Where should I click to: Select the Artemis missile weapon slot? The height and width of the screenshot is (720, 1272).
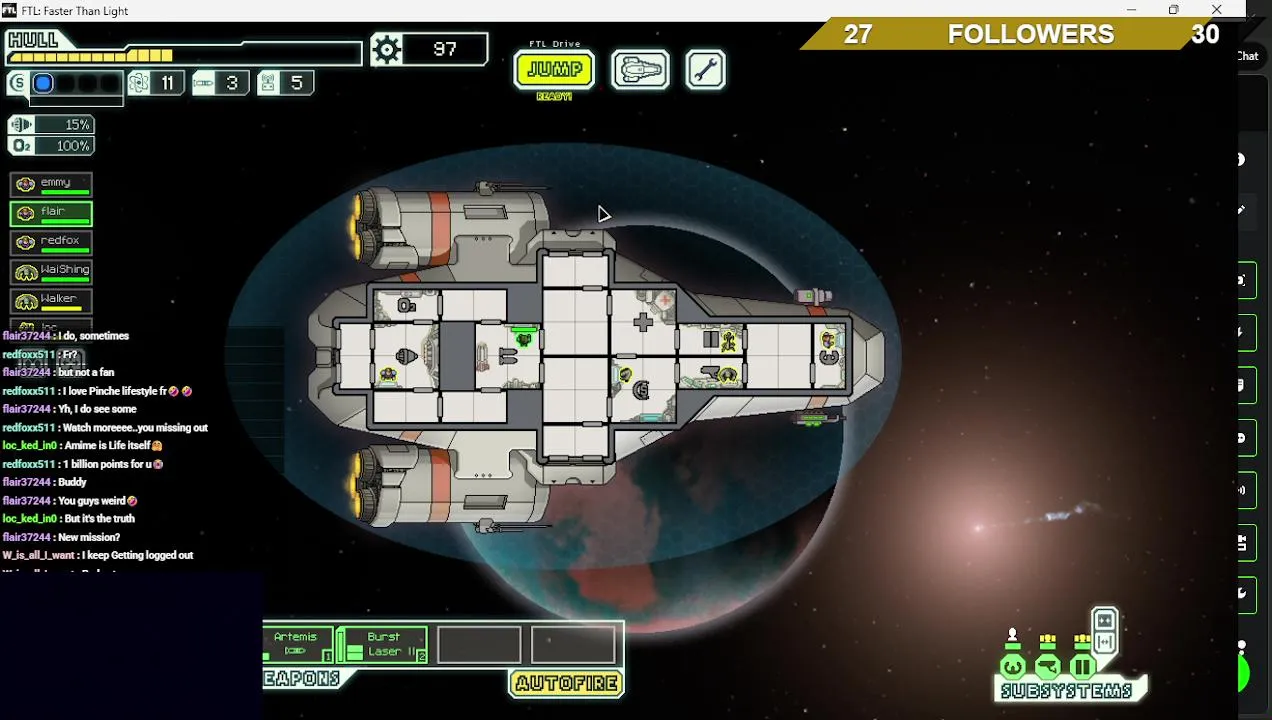click(297, 644)
